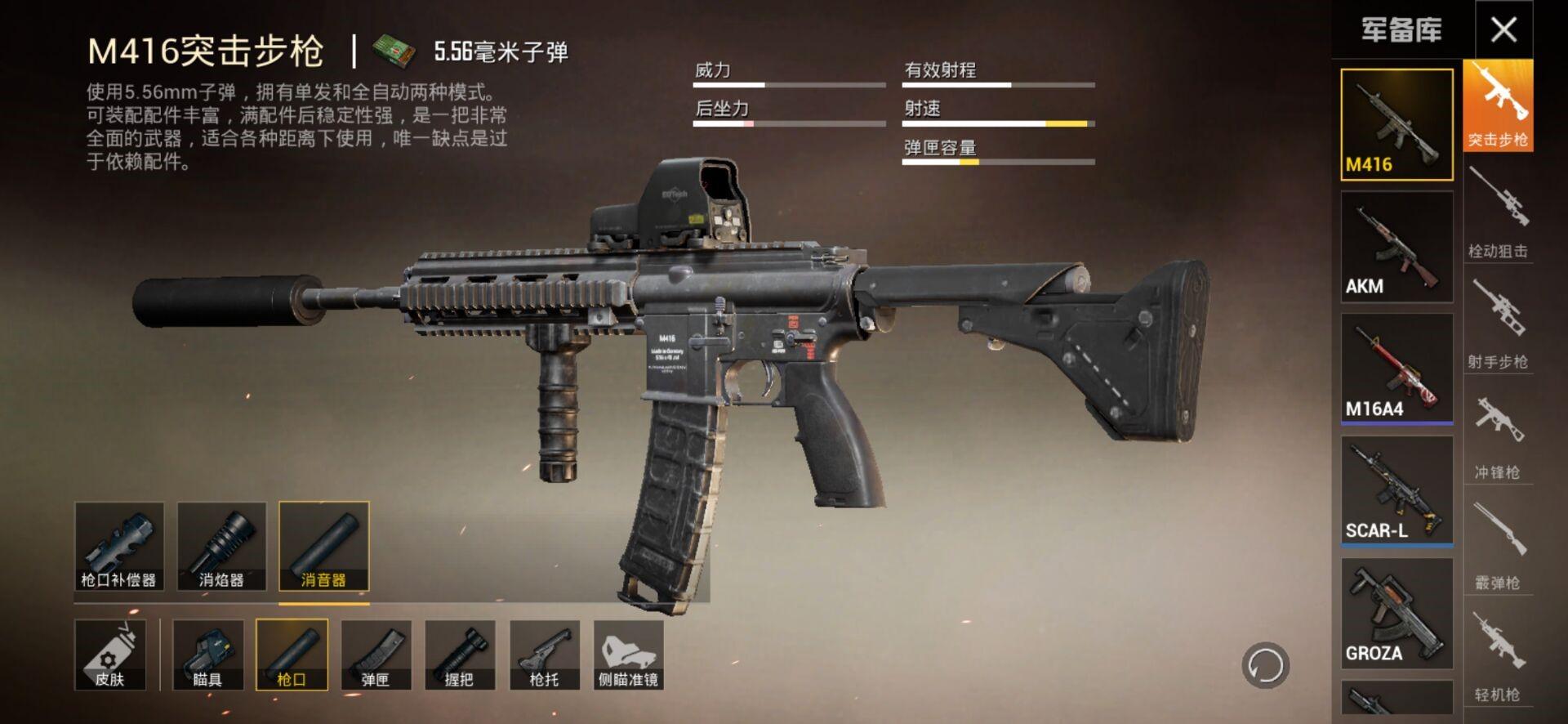
Task: Show the 冲锋枪 submachine gun category
Action: tap(1498, 436)
